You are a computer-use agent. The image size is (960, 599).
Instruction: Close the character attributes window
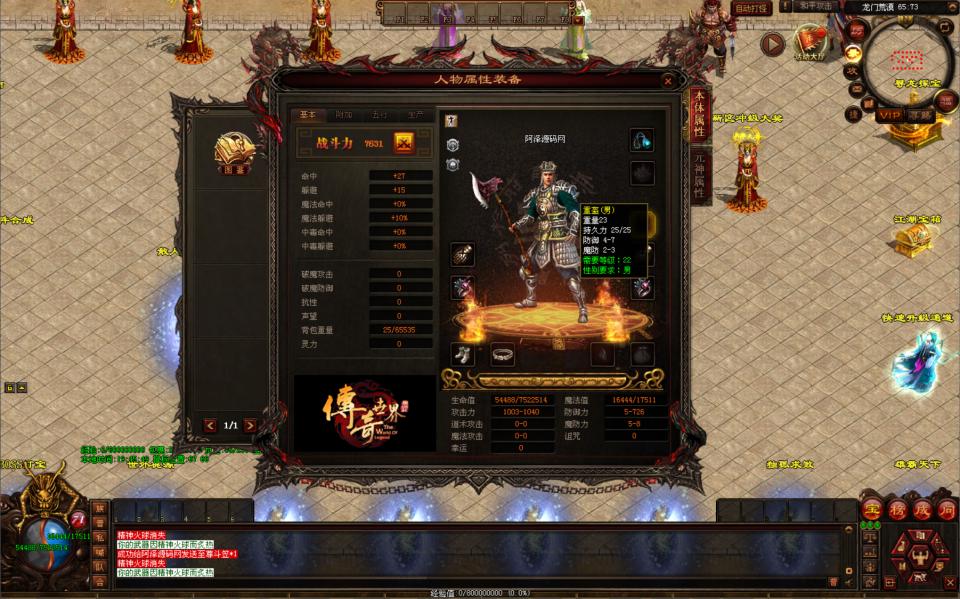[x=668, y=81]
